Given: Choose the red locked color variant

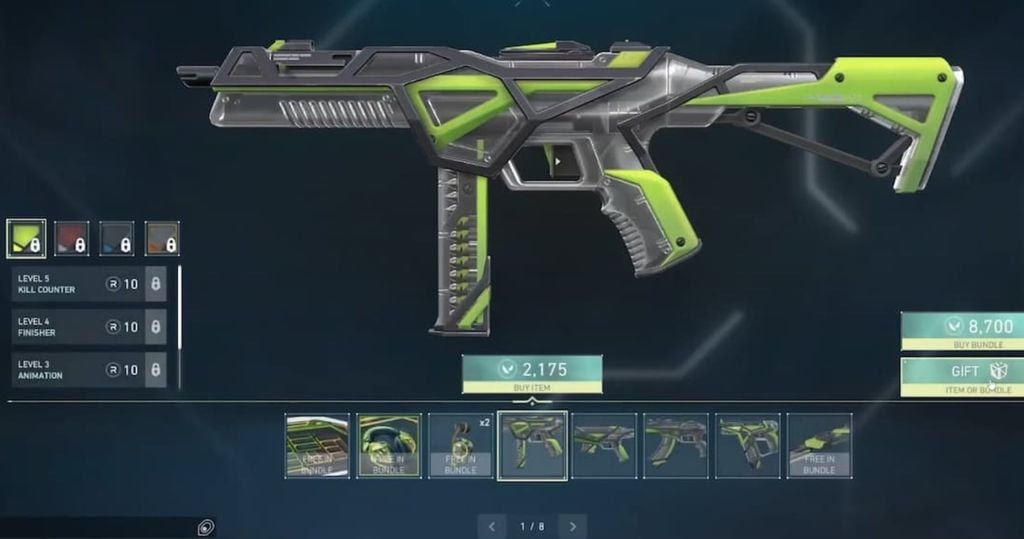Looking at the screenshot, I should click(71, 239).
